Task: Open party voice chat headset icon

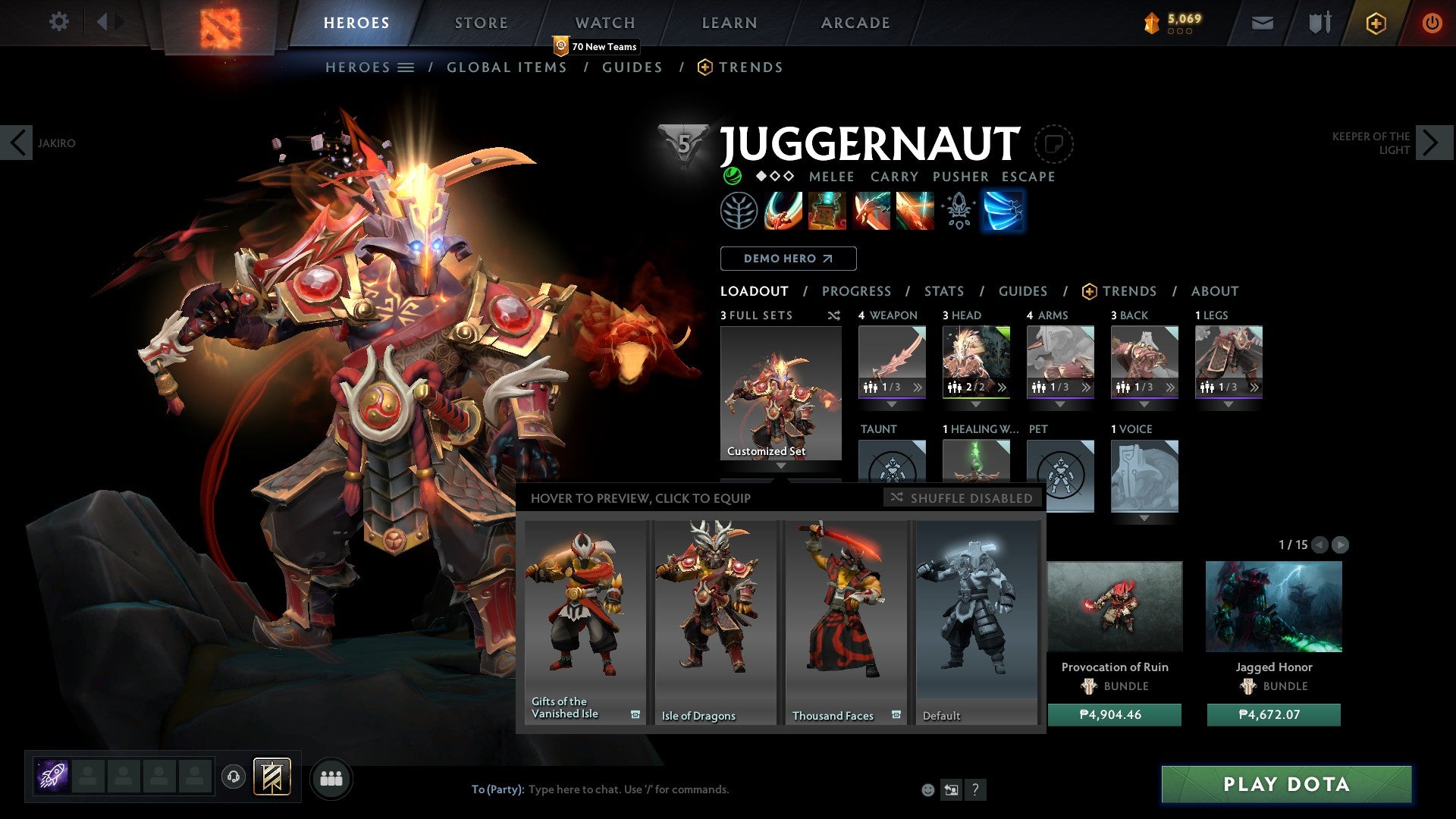Action: [x=233, y=777]
